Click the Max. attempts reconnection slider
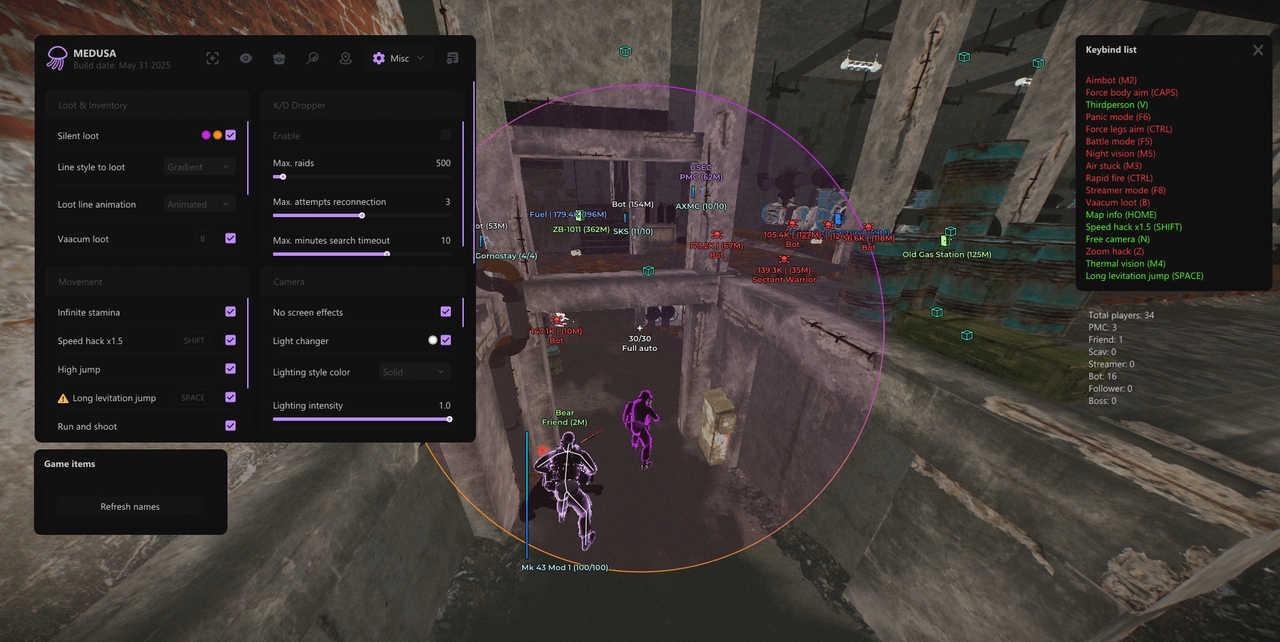The width and height of the screenshot is (1280, 642). point(362,215)
